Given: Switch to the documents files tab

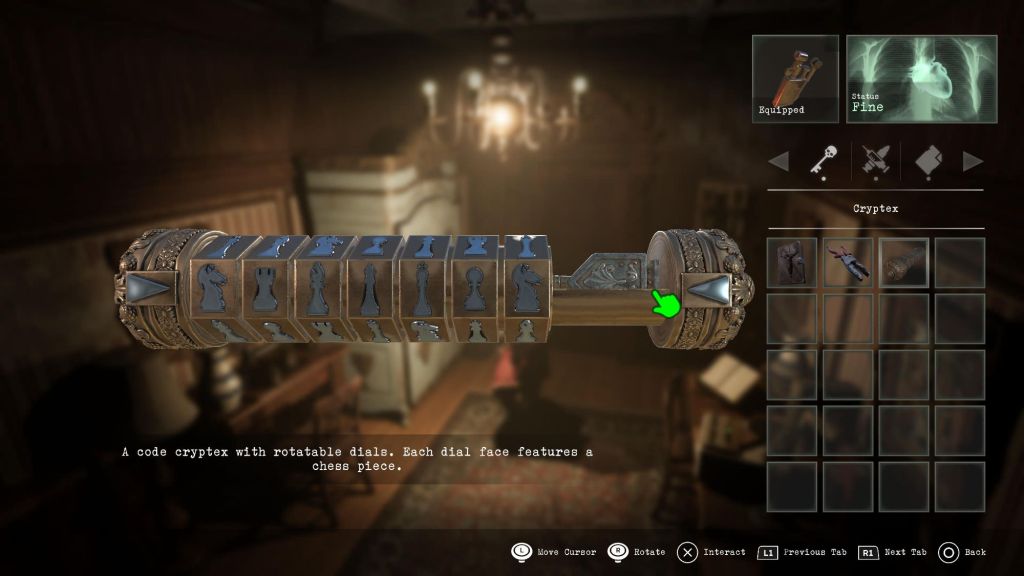Looking at the screenshot, I should pos(927,160).
